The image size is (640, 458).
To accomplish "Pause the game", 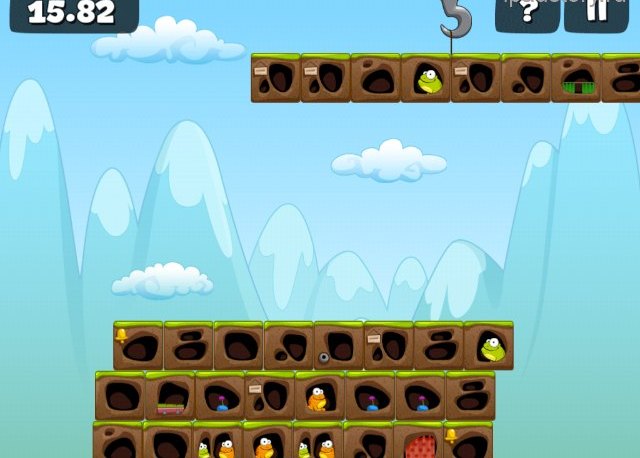I will click(x=596, y=13).
